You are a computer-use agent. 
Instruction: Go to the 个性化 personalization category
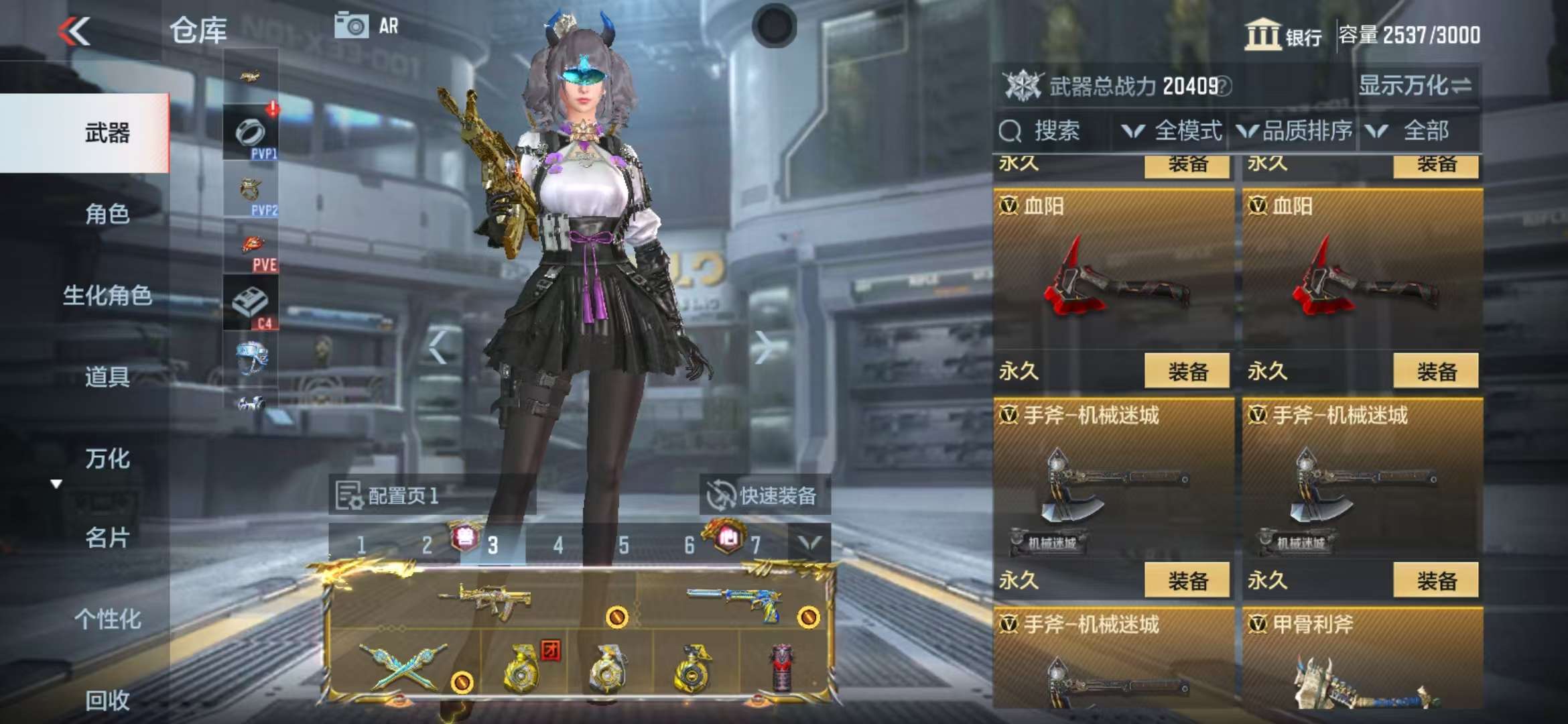point(107,619)
